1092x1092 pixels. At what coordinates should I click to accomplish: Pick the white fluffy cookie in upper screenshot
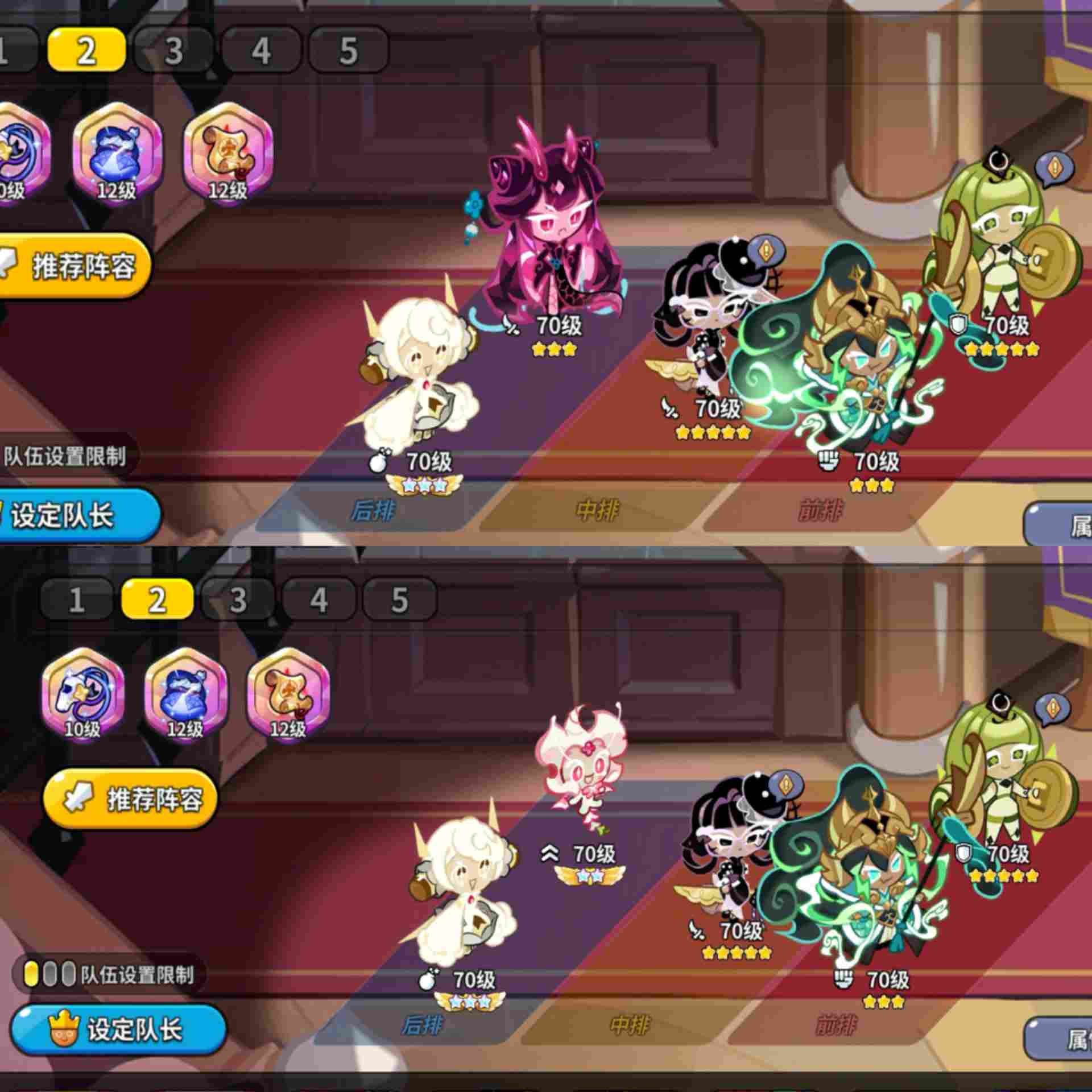click(421, 370)
